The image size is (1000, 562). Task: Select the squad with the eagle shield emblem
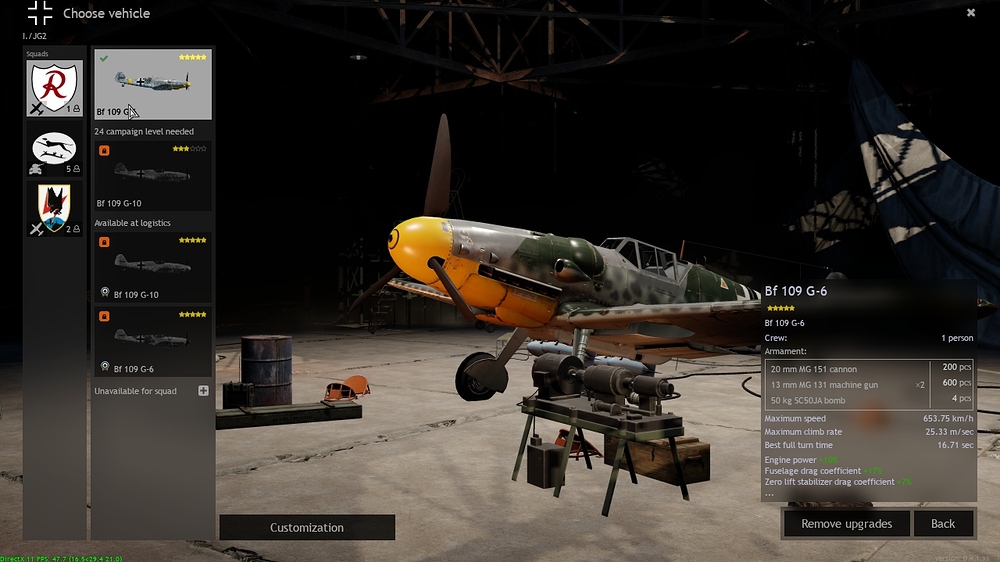point(55,210)
